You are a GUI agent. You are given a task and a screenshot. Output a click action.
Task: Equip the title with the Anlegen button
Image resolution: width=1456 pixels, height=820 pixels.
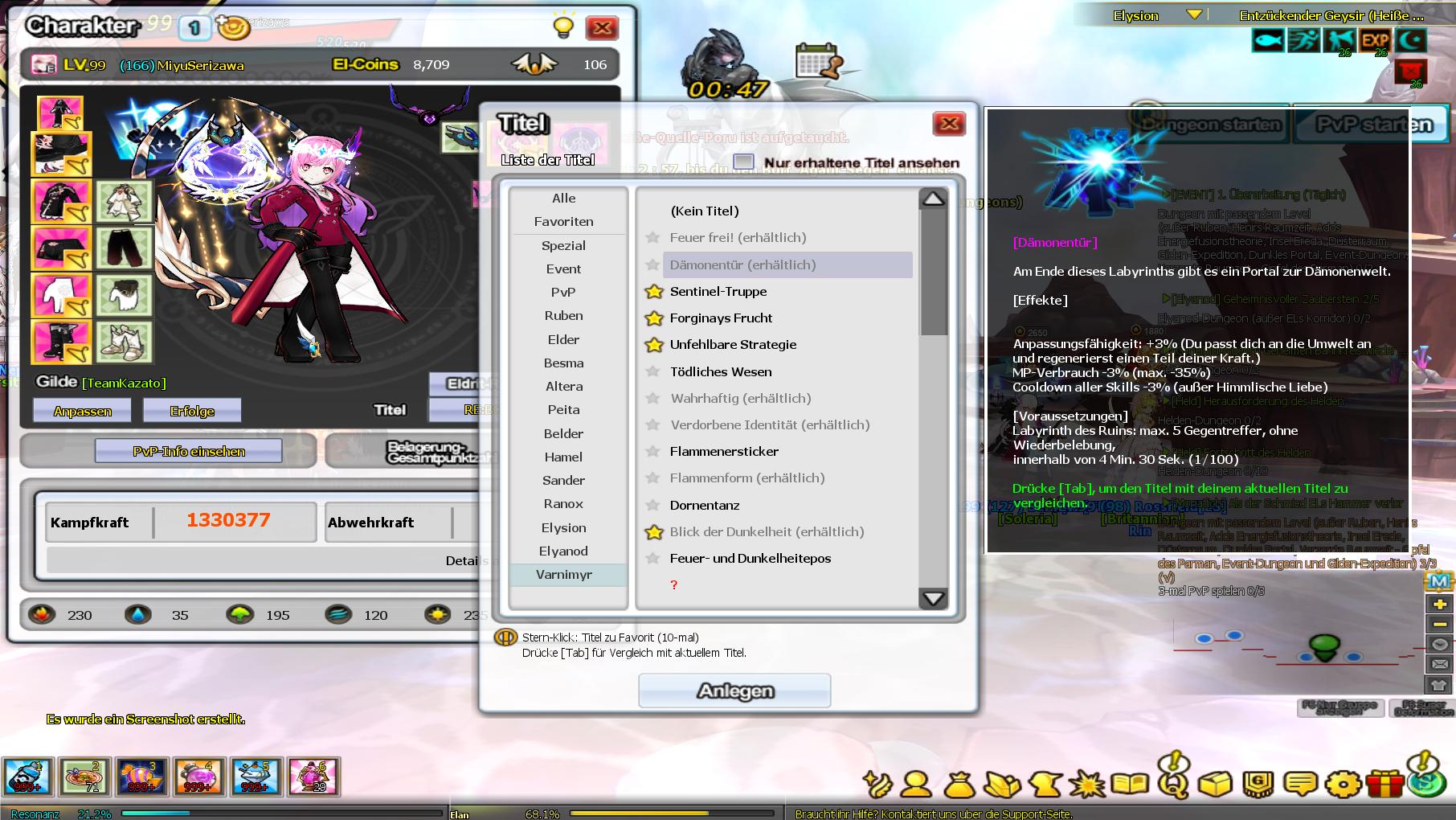pos(734,691)
